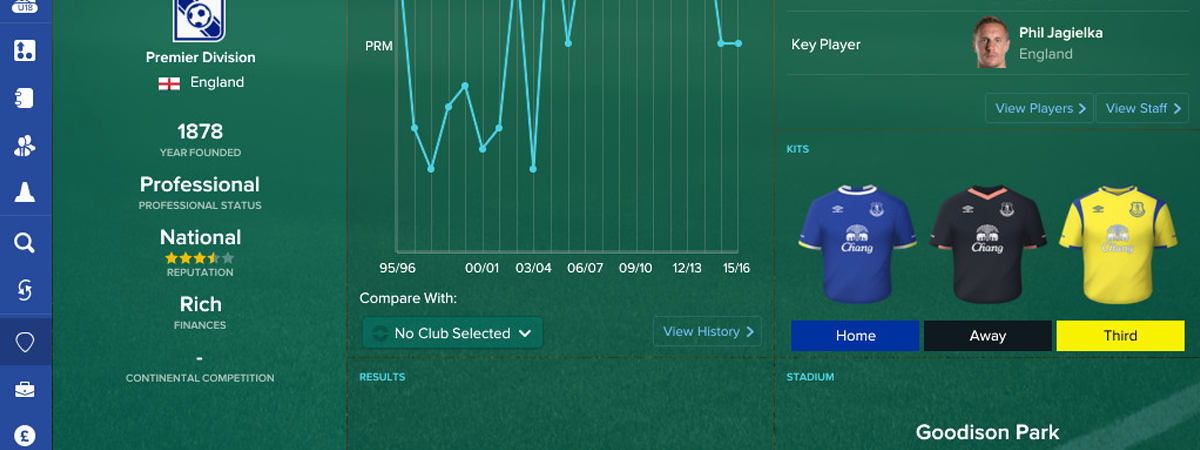Click the training cone sidebar icon

click(25, 194)
